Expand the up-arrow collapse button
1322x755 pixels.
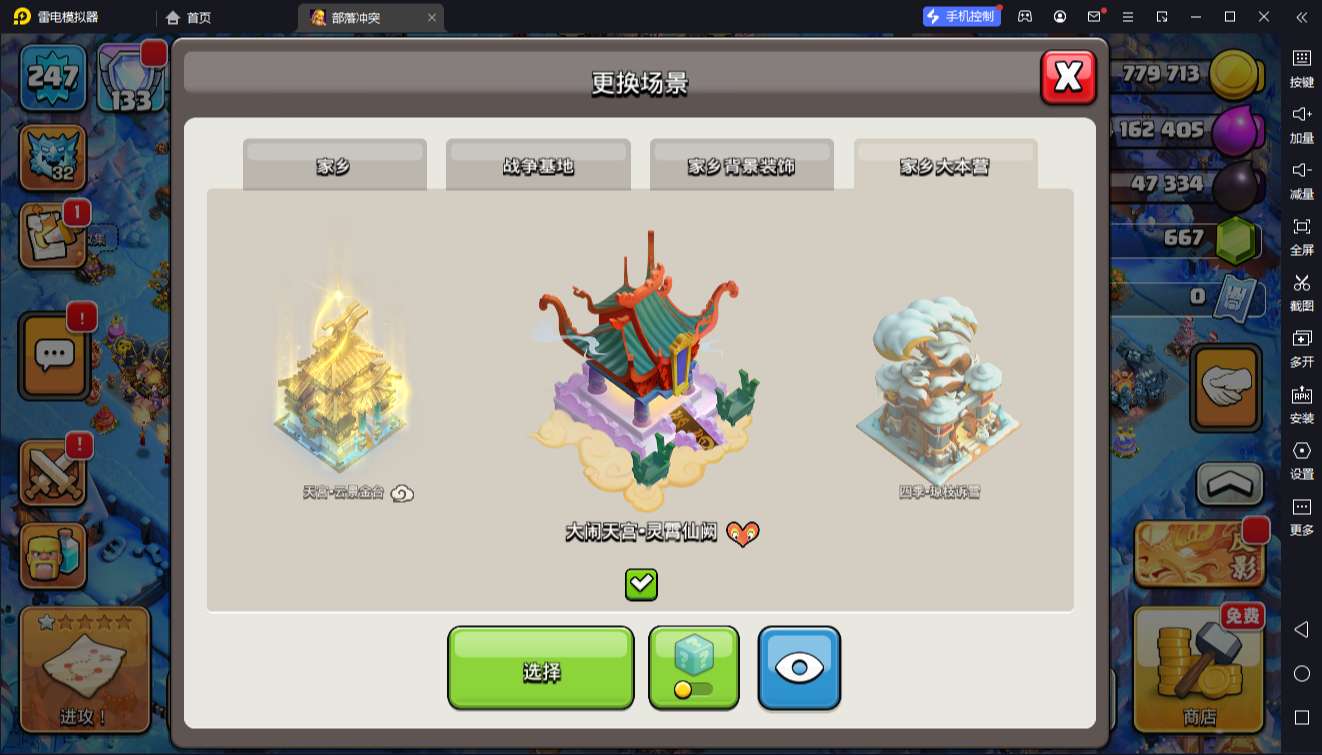tap(1230, 484)
